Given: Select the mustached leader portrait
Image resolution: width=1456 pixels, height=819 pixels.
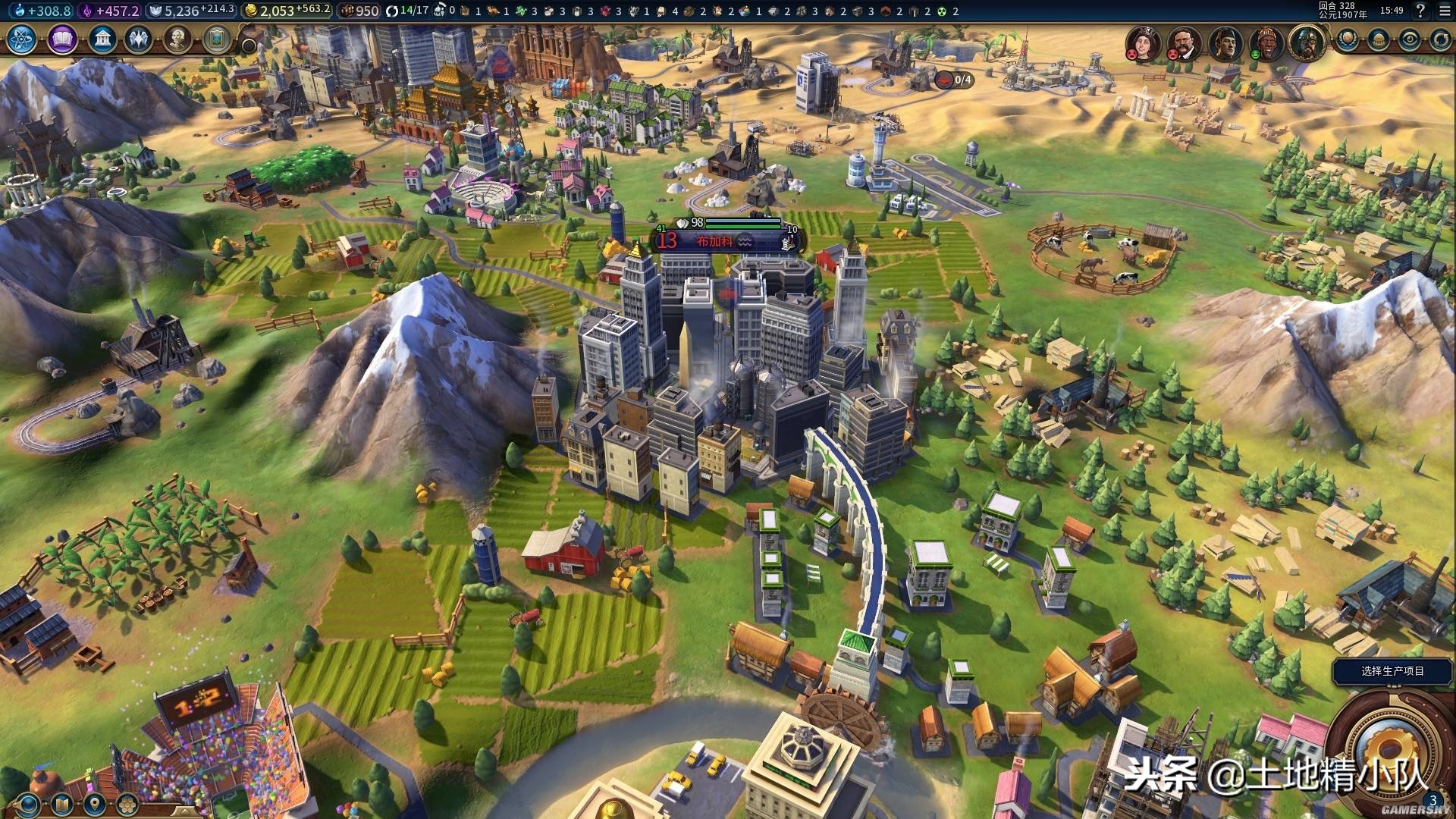Looking at the screenshot, I should tap(1182, 42).
